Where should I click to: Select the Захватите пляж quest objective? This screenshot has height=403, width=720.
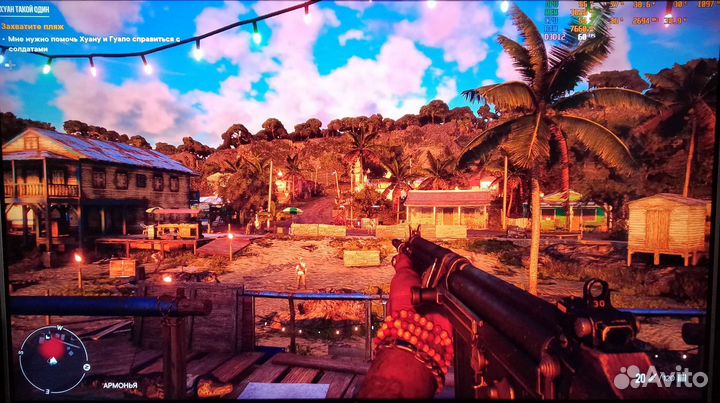pyautogui.click(x=41, y=26)
